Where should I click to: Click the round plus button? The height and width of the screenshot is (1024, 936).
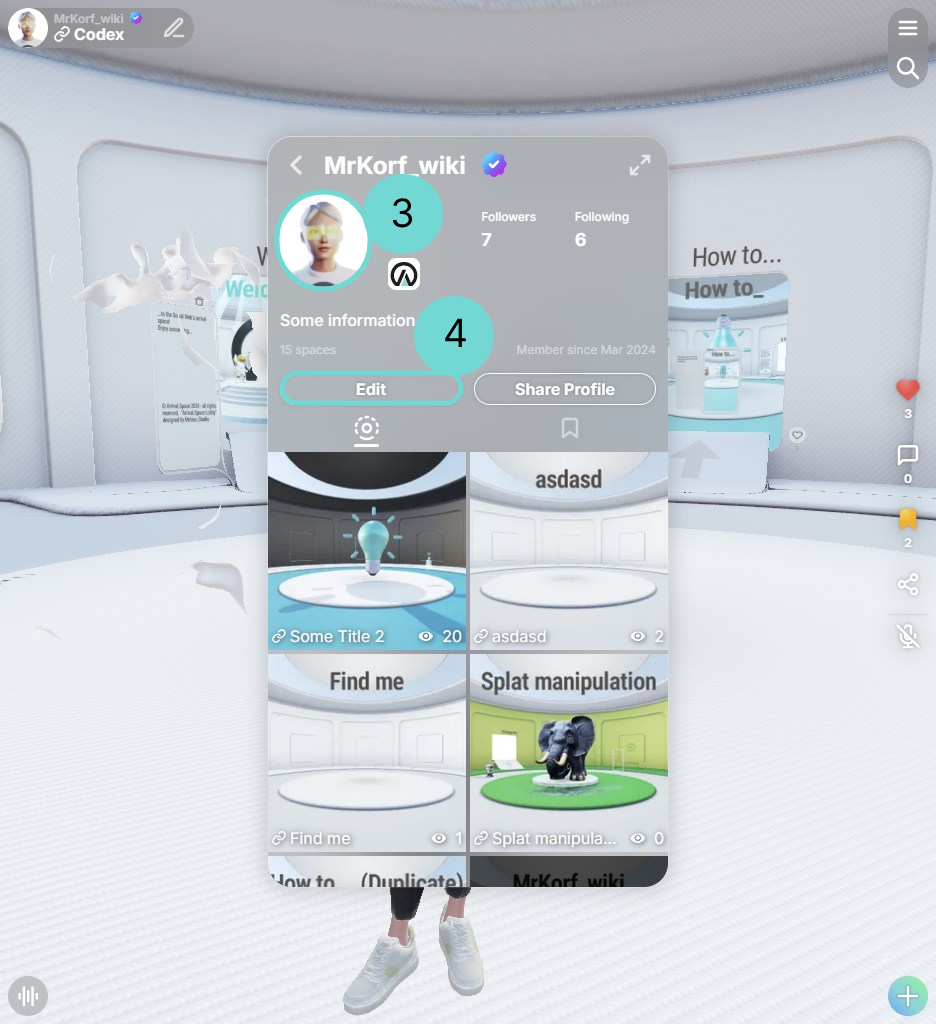(x=908, y=996)
